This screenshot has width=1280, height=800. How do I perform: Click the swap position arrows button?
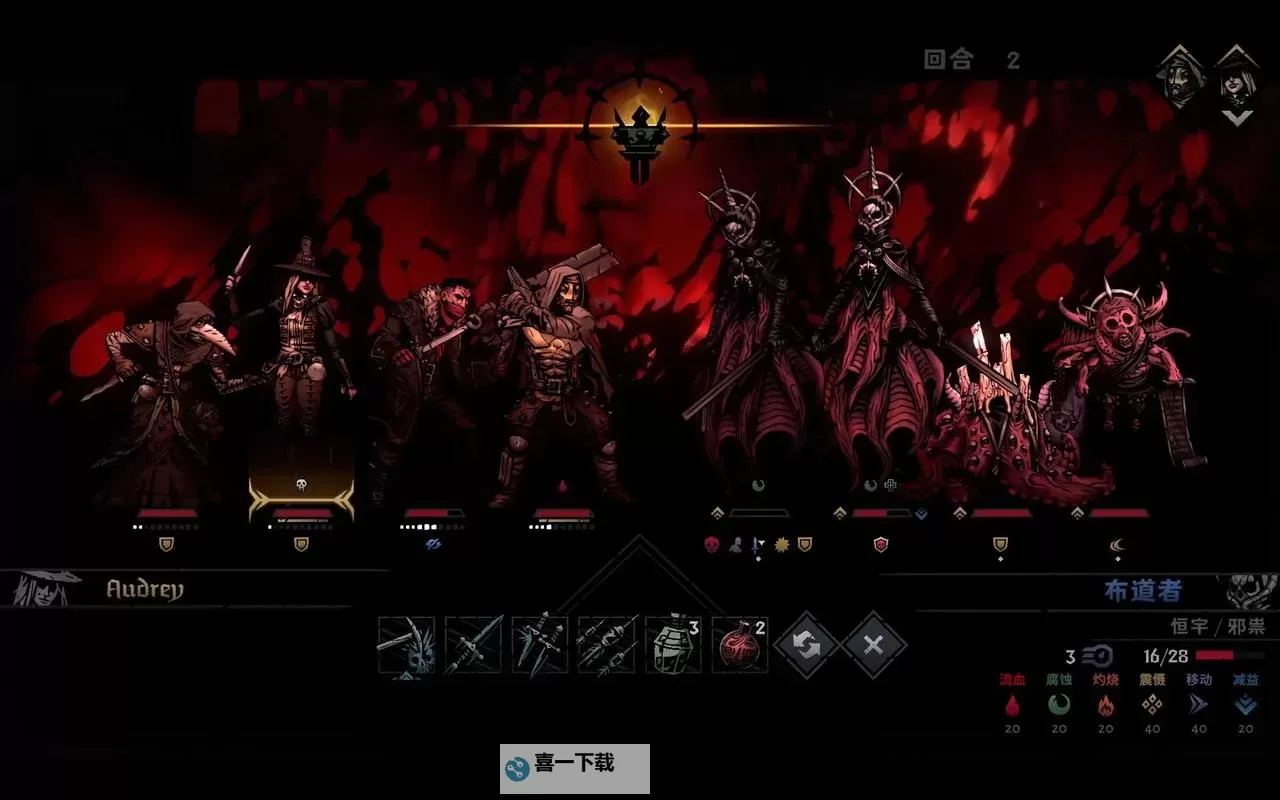click(x=807, y=645)
